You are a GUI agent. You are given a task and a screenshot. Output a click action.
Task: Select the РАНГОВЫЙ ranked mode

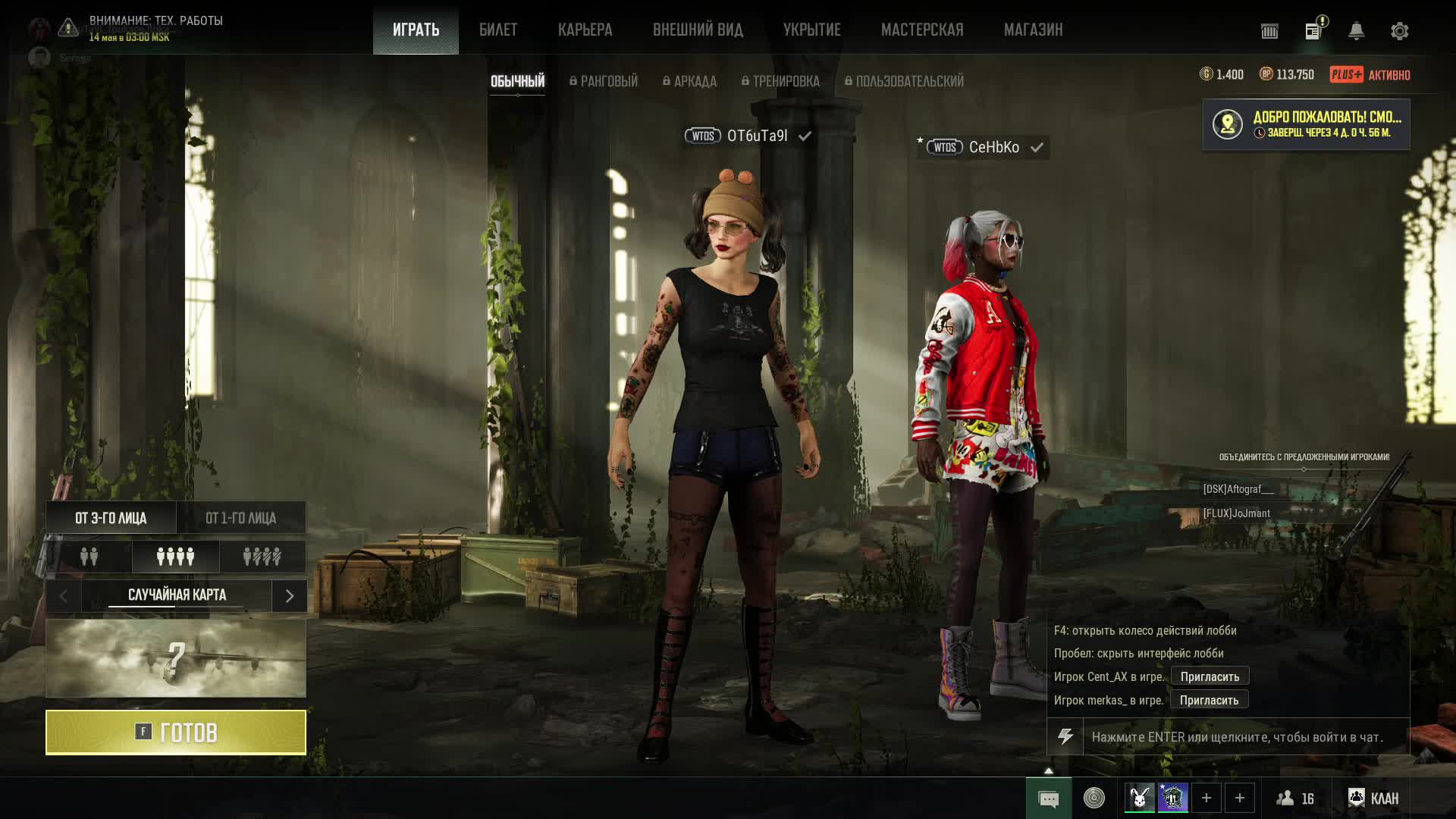604,81
